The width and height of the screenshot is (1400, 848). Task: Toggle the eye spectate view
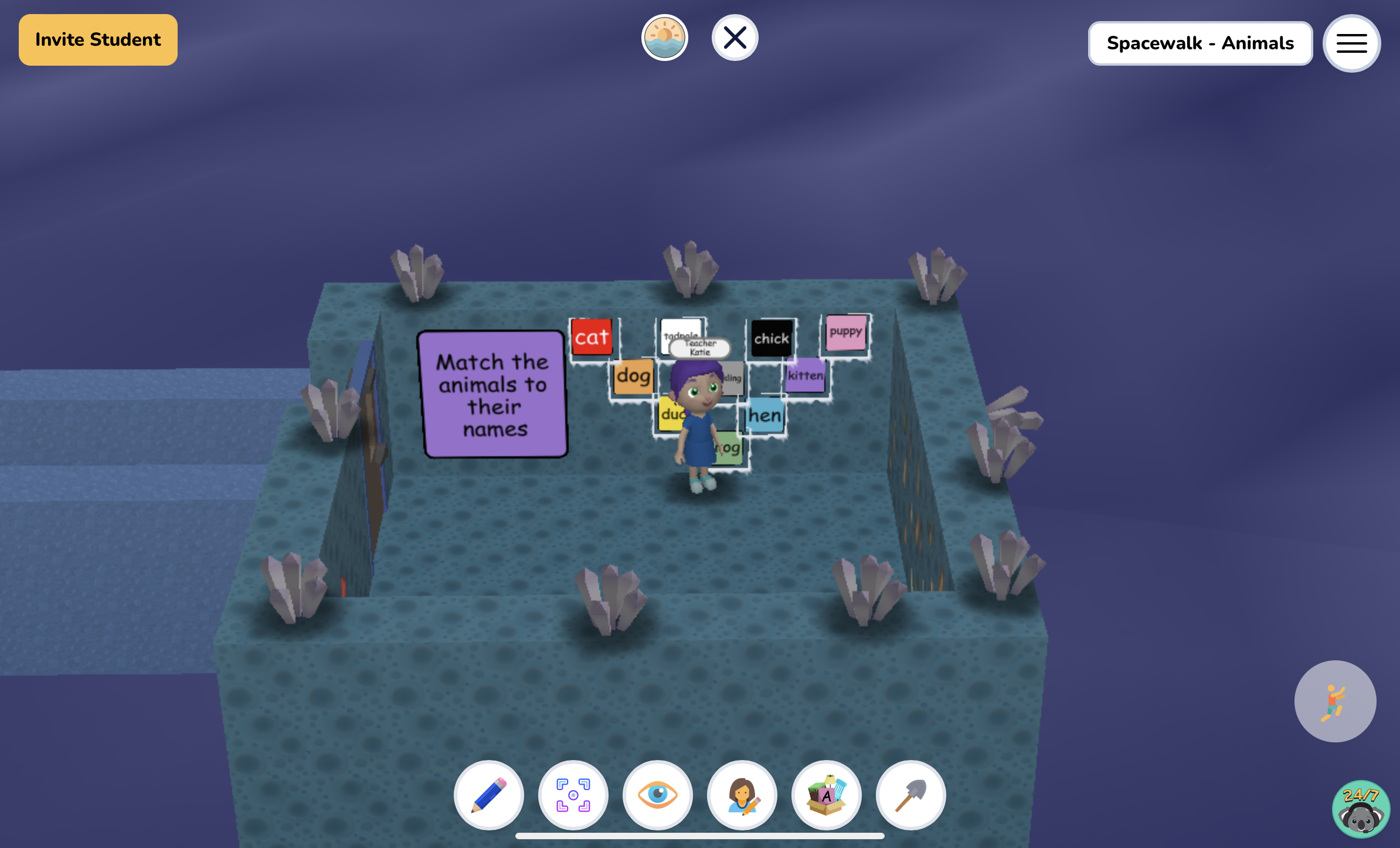pos(658,795)
